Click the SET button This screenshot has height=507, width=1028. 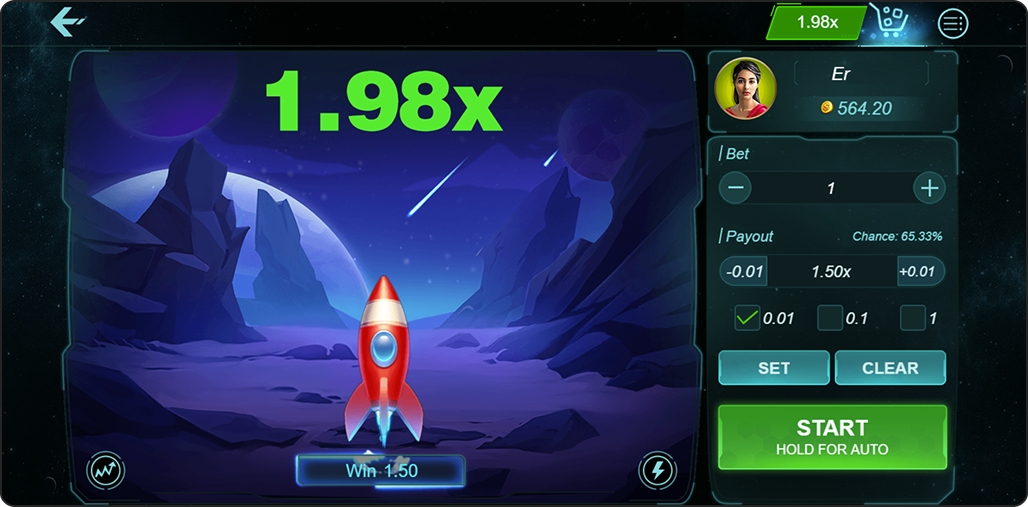[x=774, y=368]
